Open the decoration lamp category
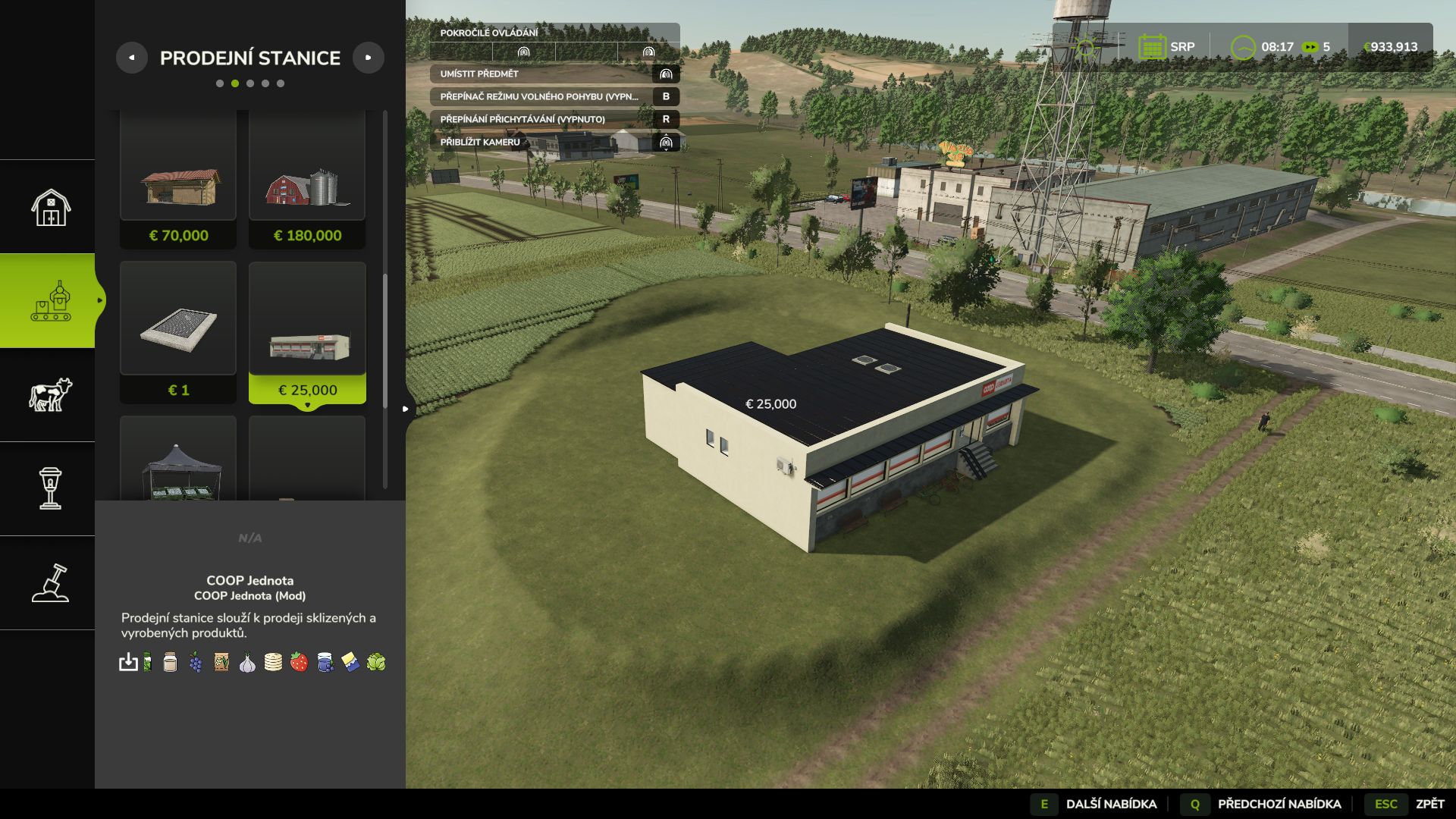The width and height of the screenshot is (1456, 819). (x=50, y=488)
